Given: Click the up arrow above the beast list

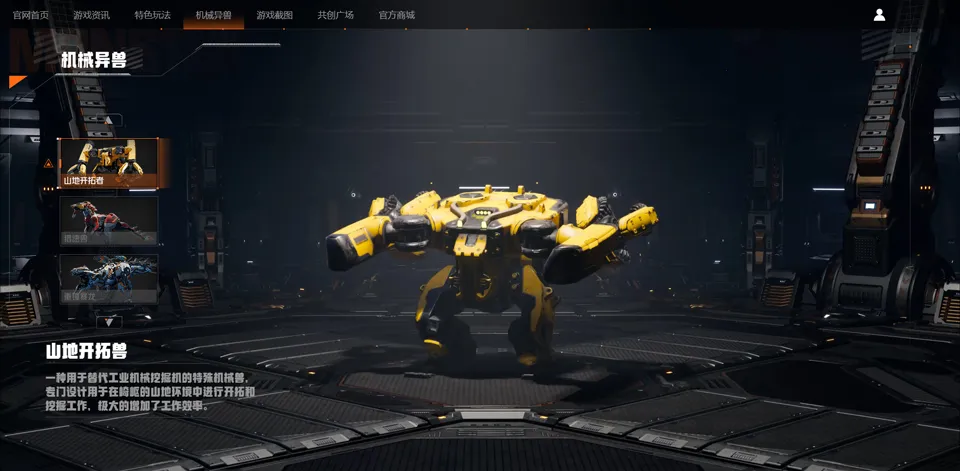Looking at the screenshot, I should point(109,121).
